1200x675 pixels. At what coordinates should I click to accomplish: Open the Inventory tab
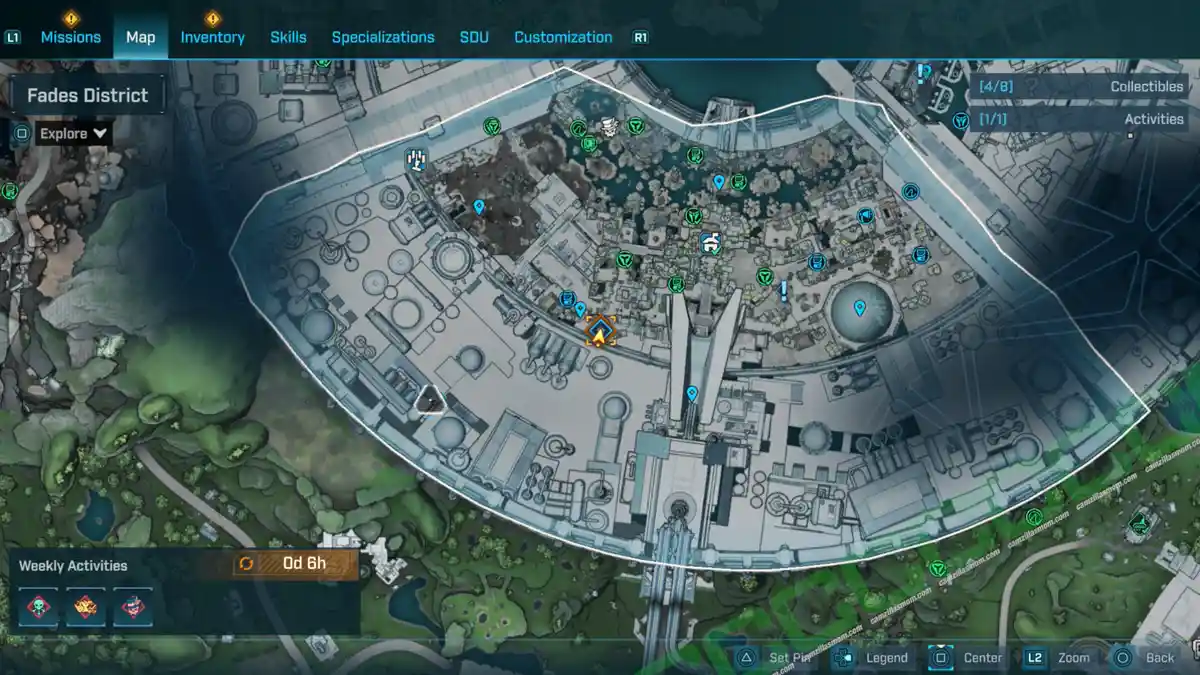[212, 37]
